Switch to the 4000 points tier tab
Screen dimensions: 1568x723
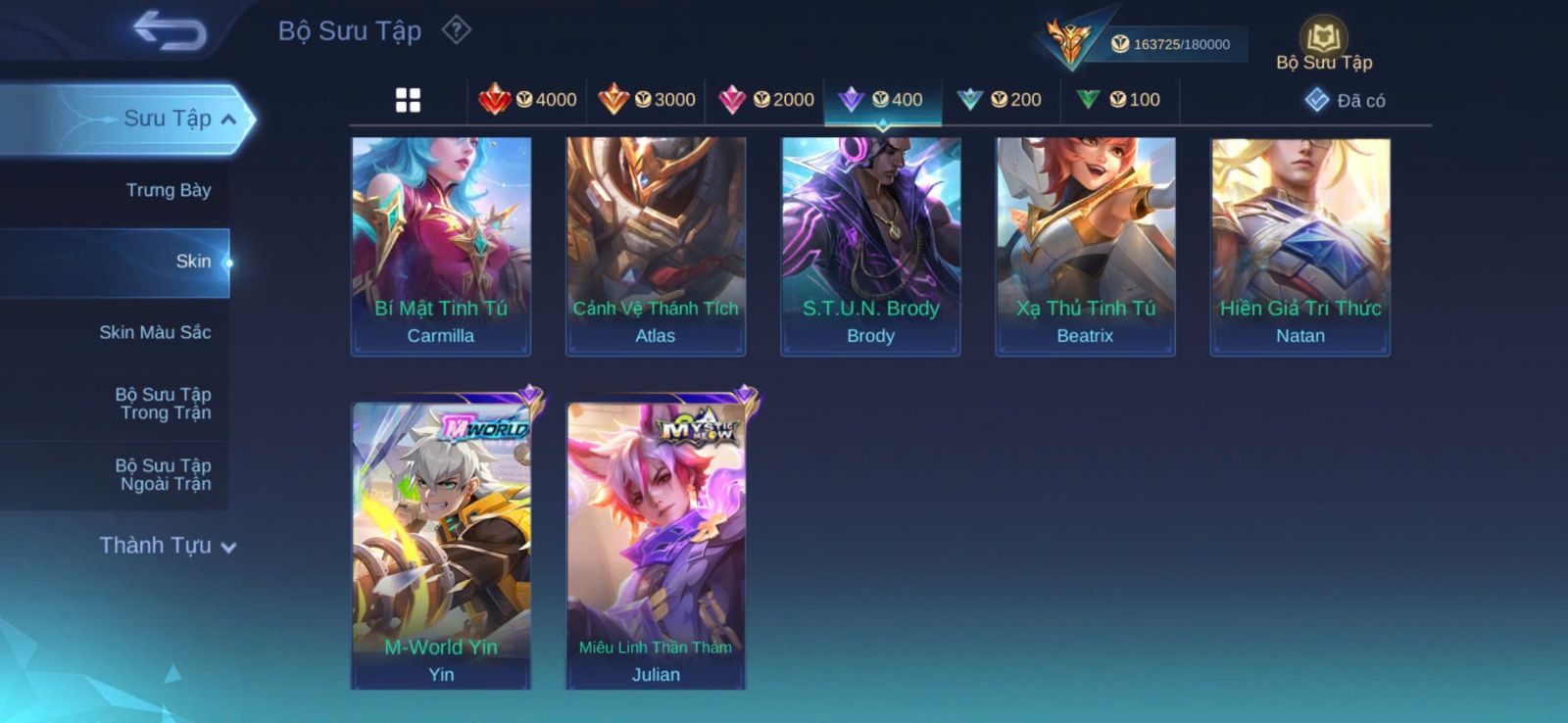[x=528, y=100]
